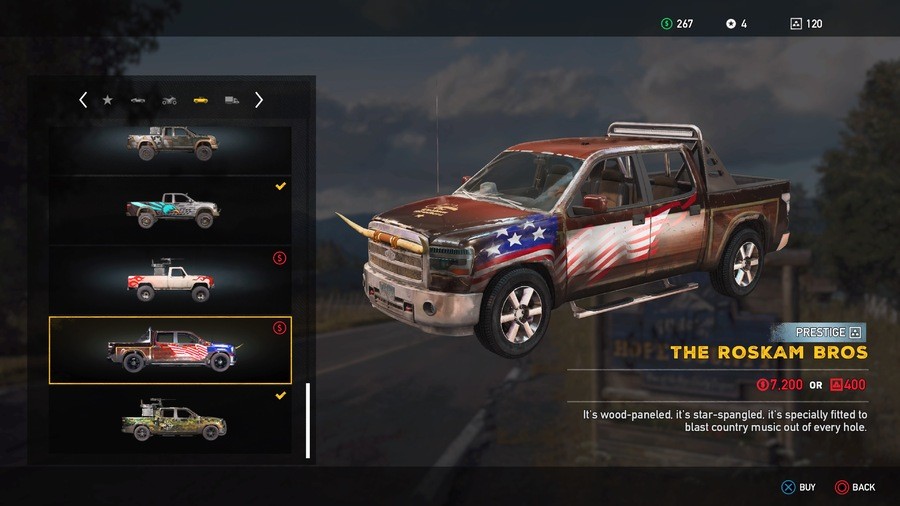Click the vehicle list scrollbar
900x506 pixels.
click(x=308, y=420)
